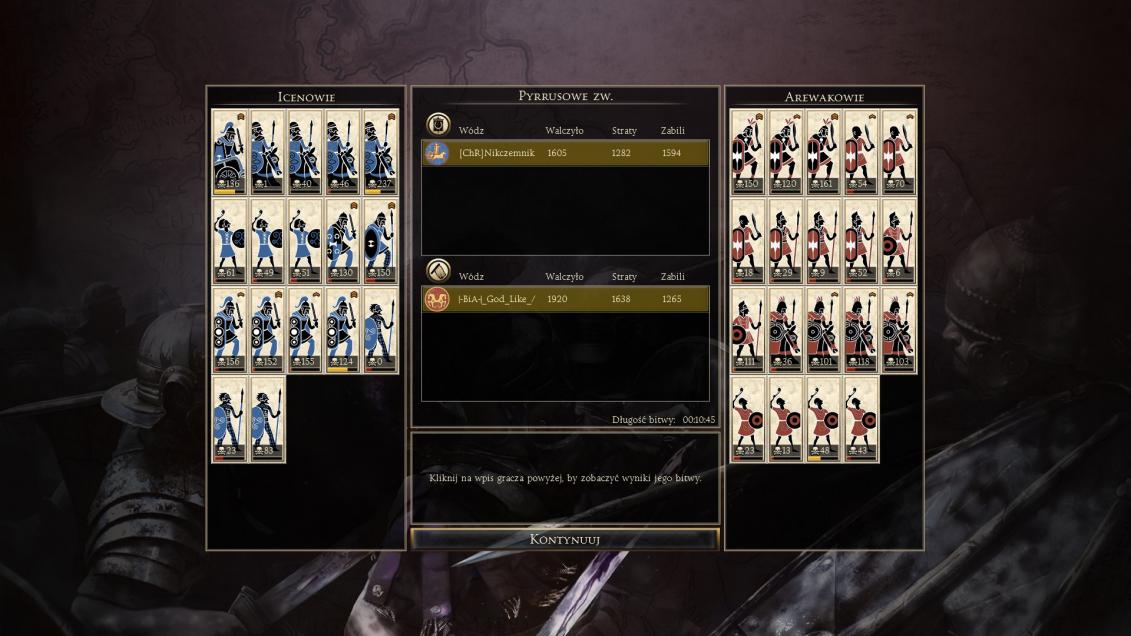Select the Arewakowie unit card with 9 kills

824,241
